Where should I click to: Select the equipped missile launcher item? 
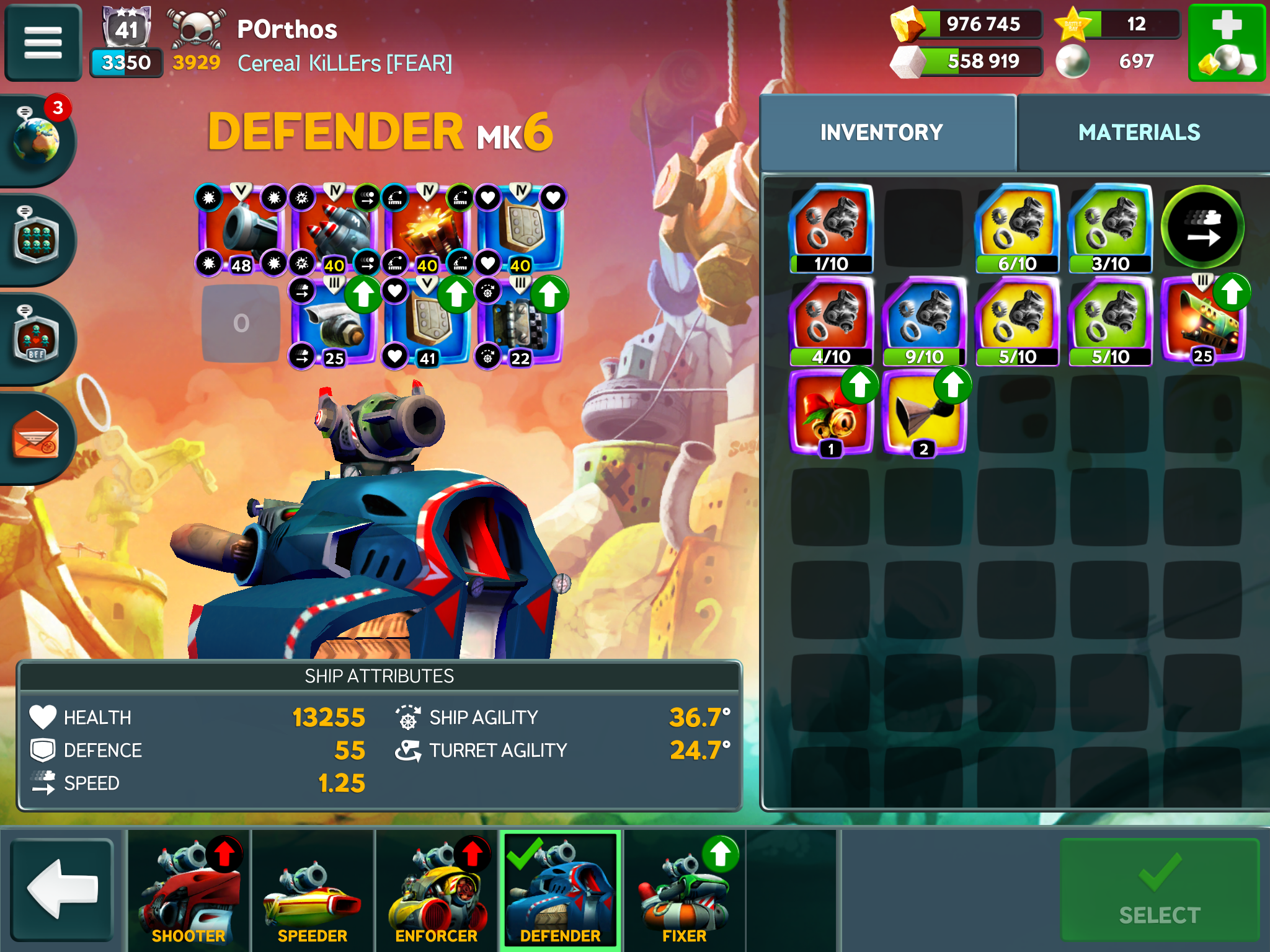tap(334, 229)
